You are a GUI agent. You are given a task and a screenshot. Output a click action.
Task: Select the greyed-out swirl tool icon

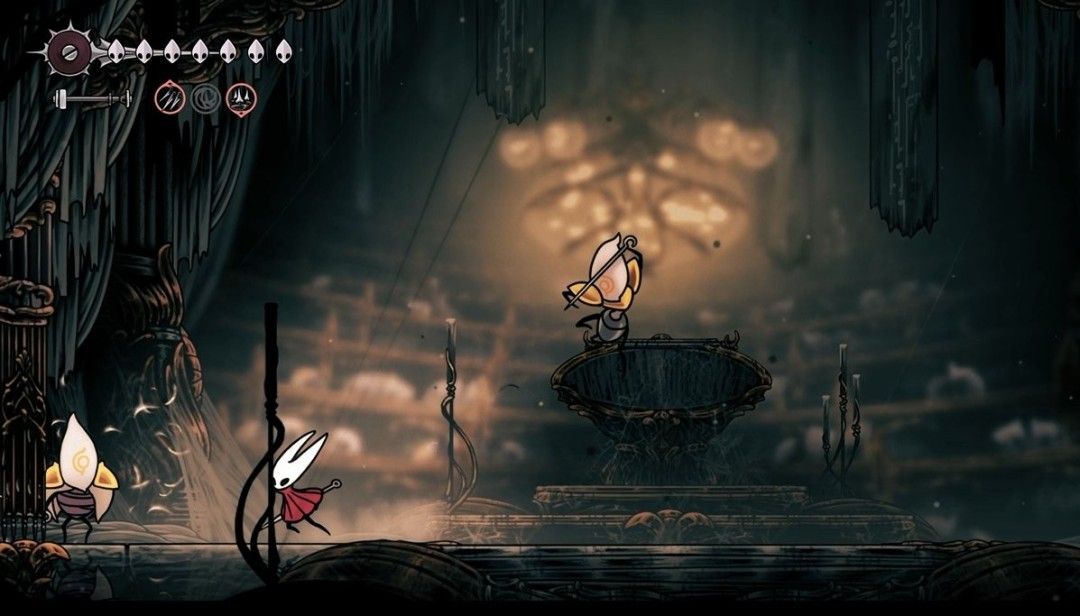pos(205,98)
